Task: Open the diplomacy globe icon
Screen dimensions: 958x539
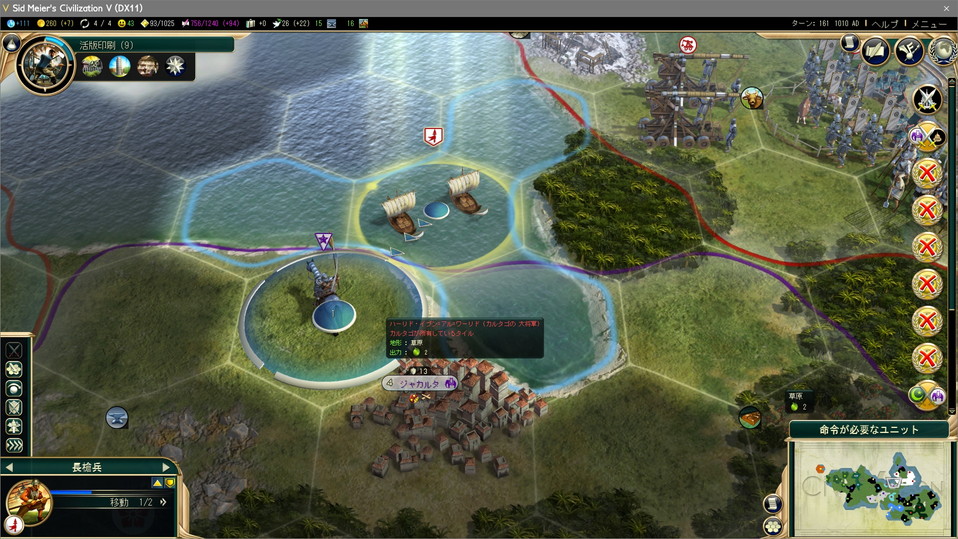Action: (x=940, y=48)
